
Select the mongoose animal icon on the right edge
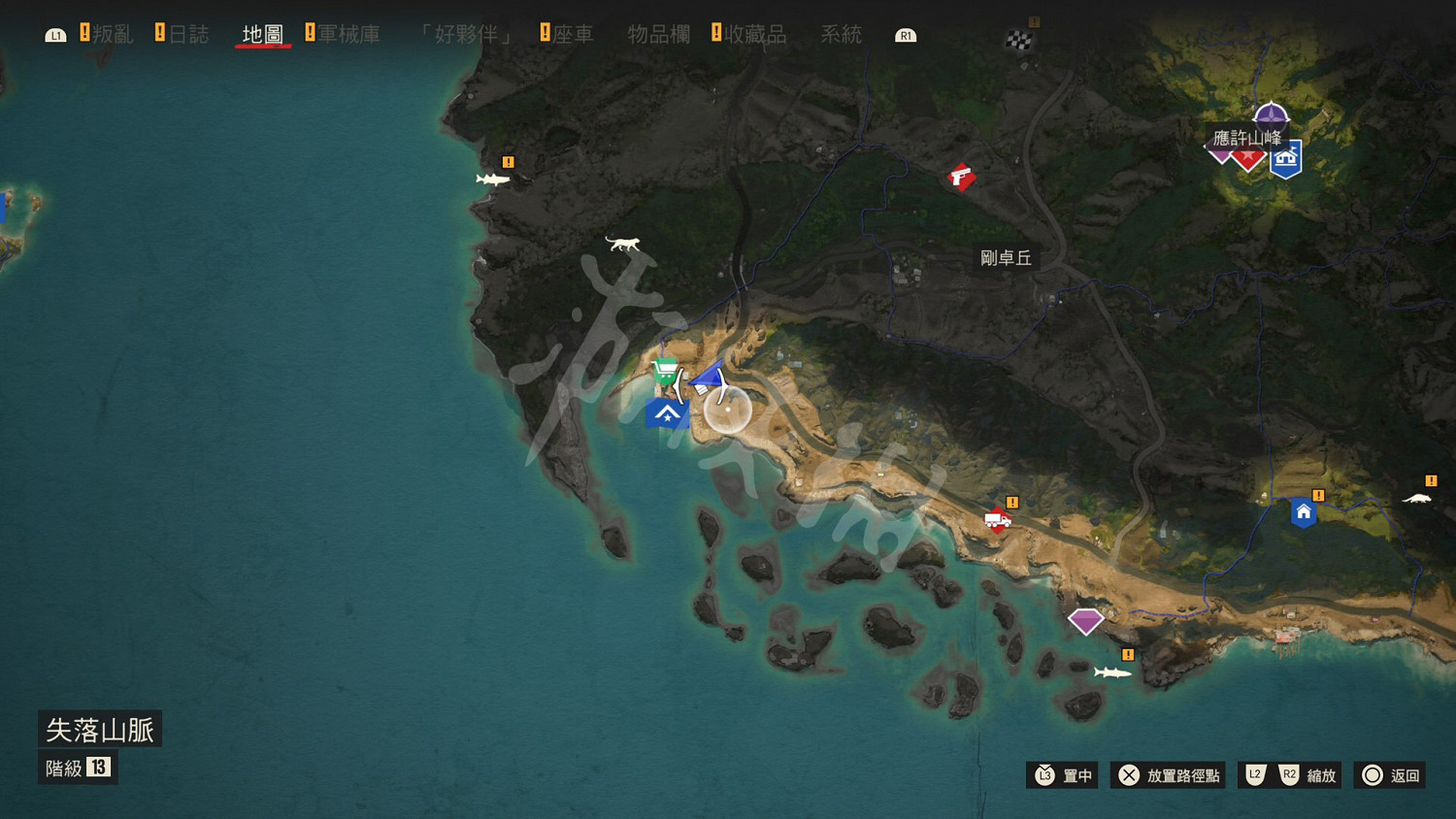[x=1418, y=498]
